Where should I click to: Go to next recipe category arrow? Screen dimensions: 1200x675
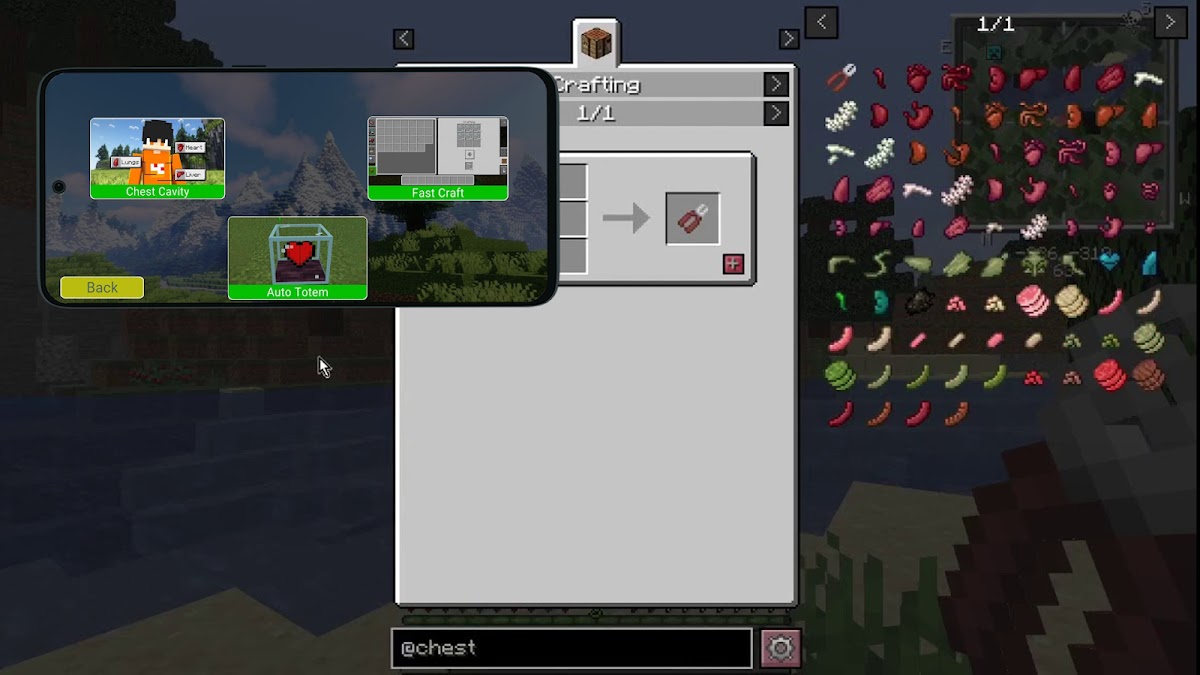coord(776,85)
